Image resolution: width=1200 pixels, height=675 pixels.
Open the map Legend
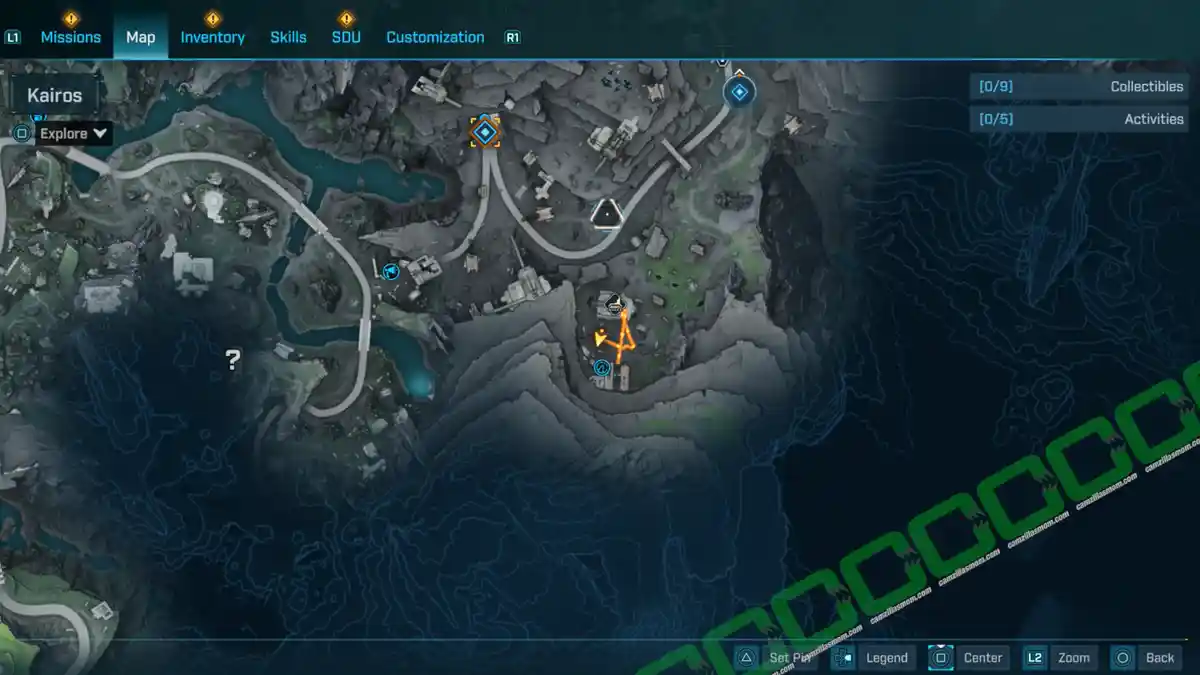[x=874, y=657]
